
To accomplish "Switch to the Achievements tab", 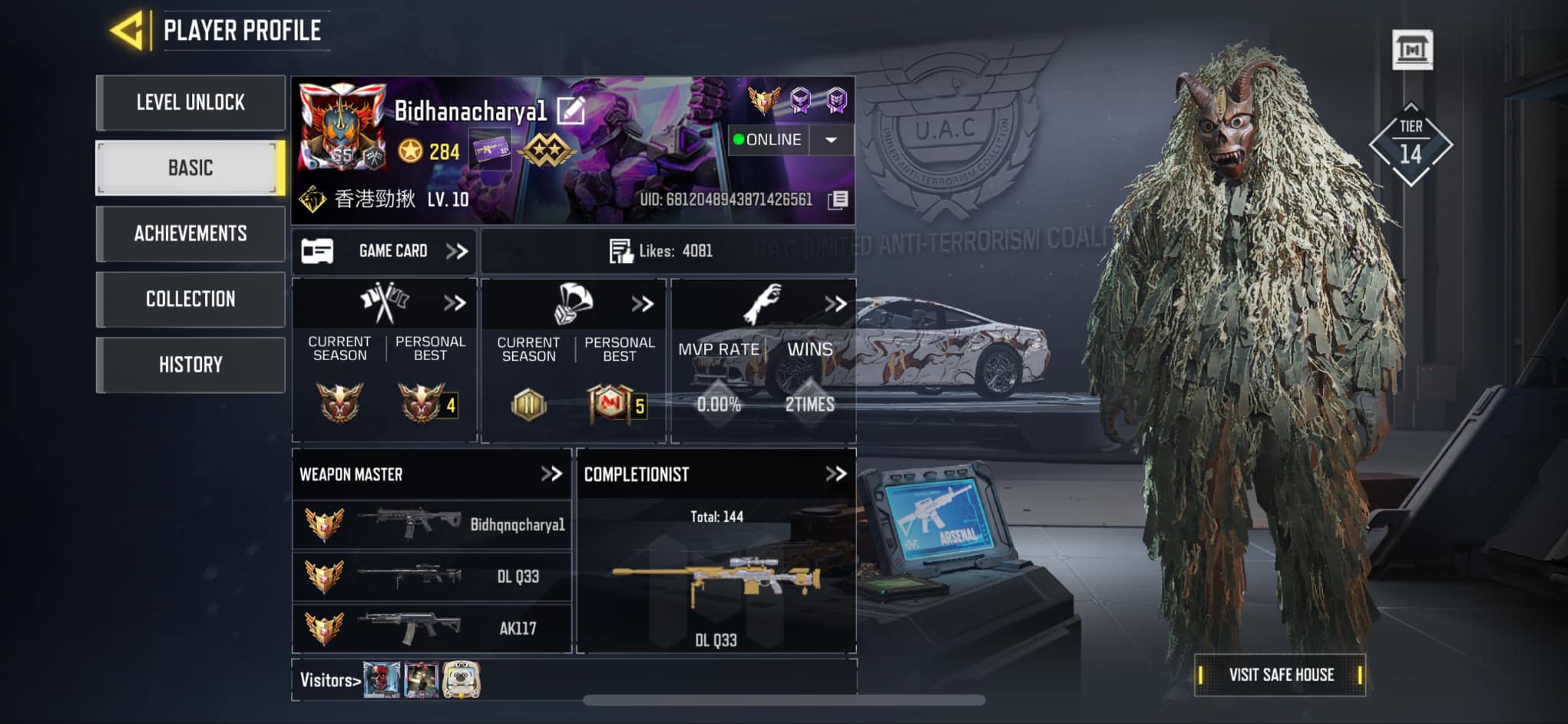I will (191, 233).
